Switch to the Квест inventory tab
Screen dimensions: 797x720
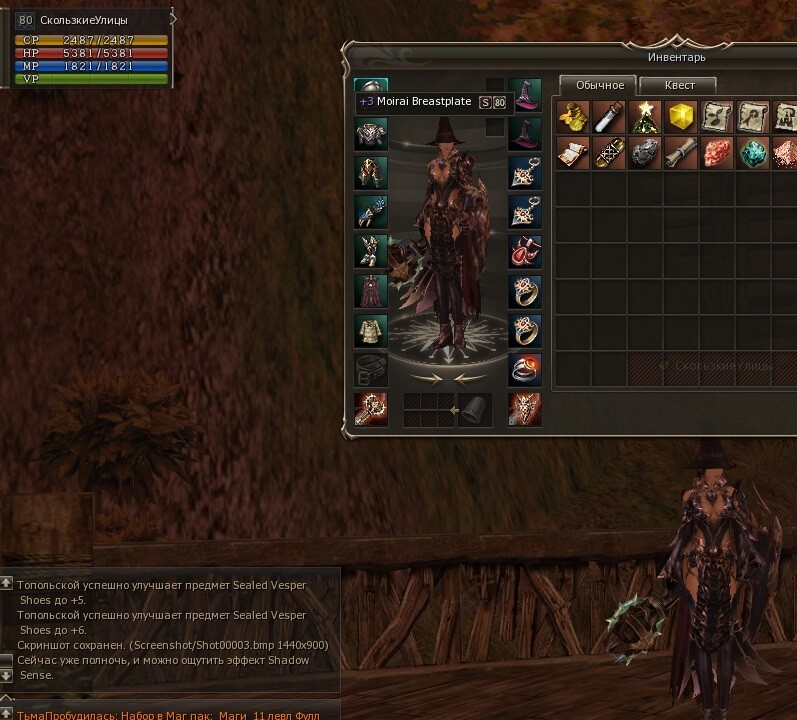tap(678, 85)
